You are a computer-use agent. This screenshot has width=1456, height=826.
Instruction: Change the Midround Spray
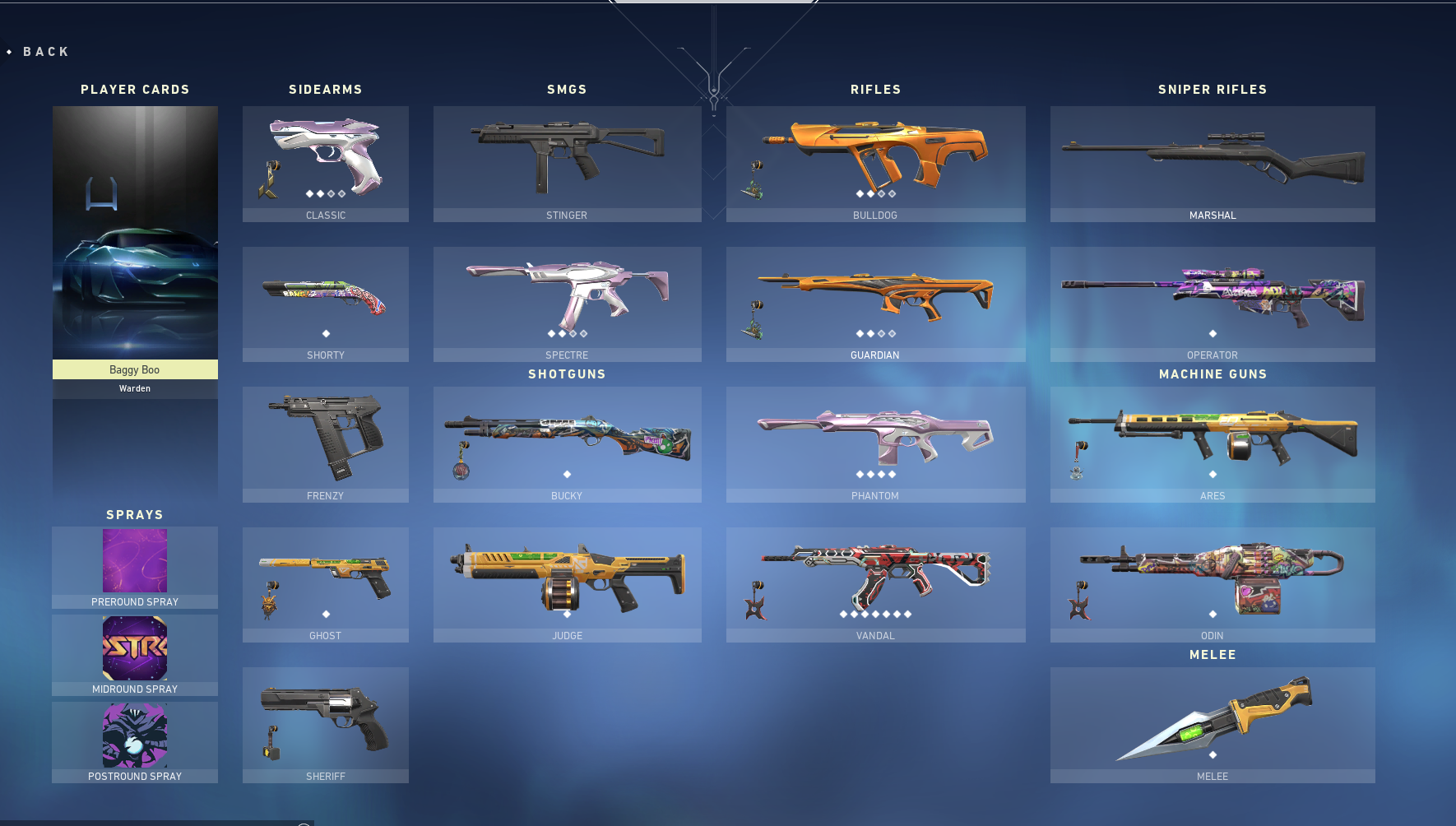tap(135, 655)
